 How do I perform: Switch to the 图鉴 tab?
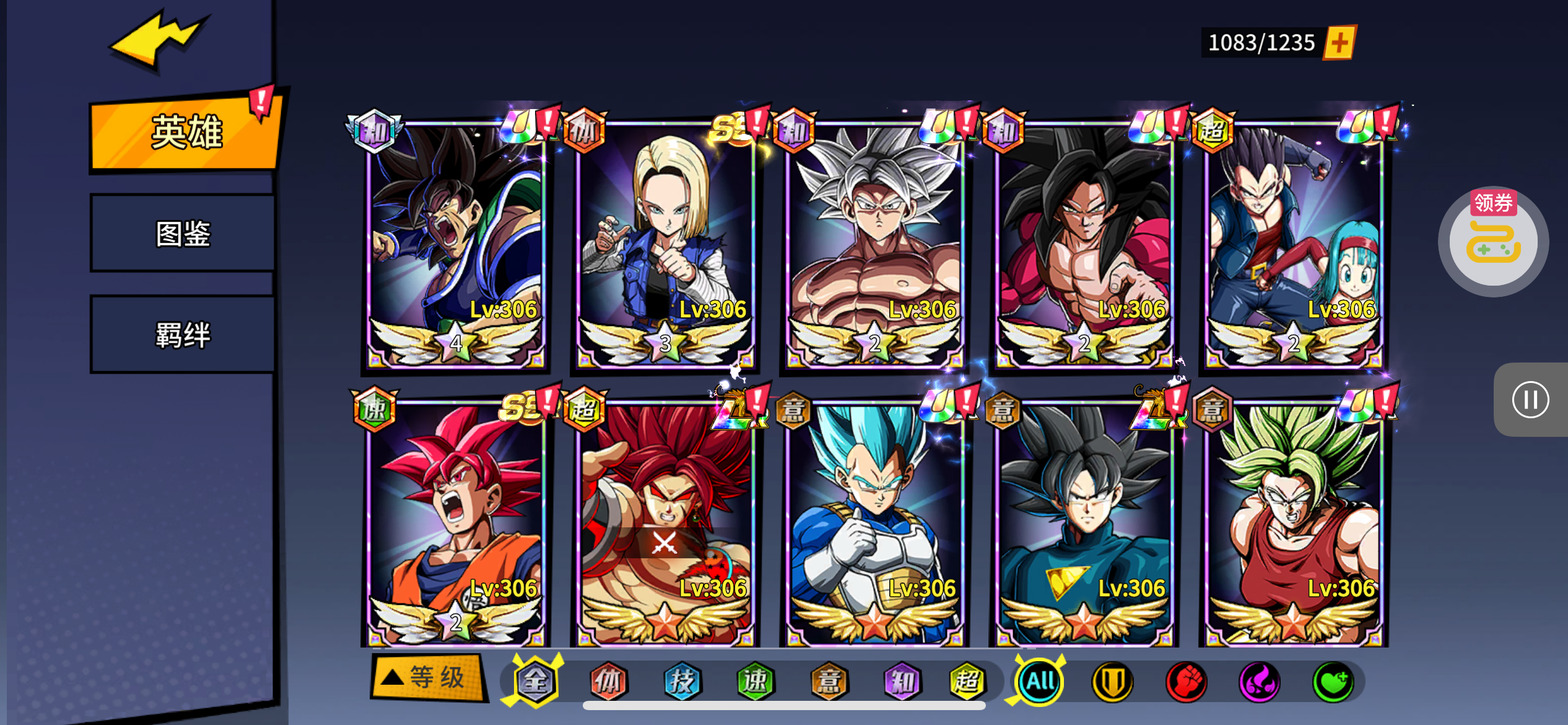(183, 234)
